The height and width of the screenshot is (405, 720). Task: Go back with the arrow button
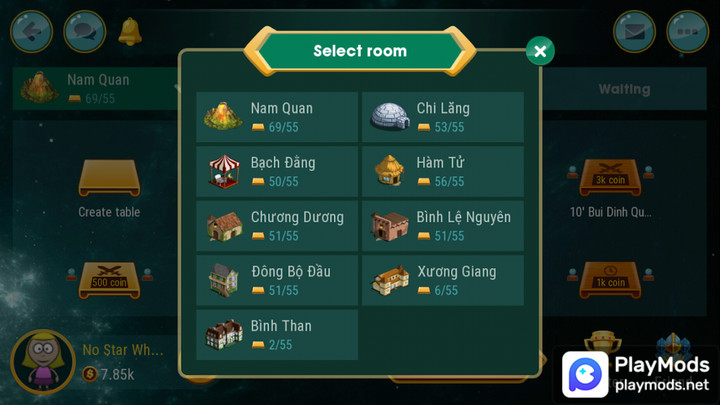[x=31, y=31]
